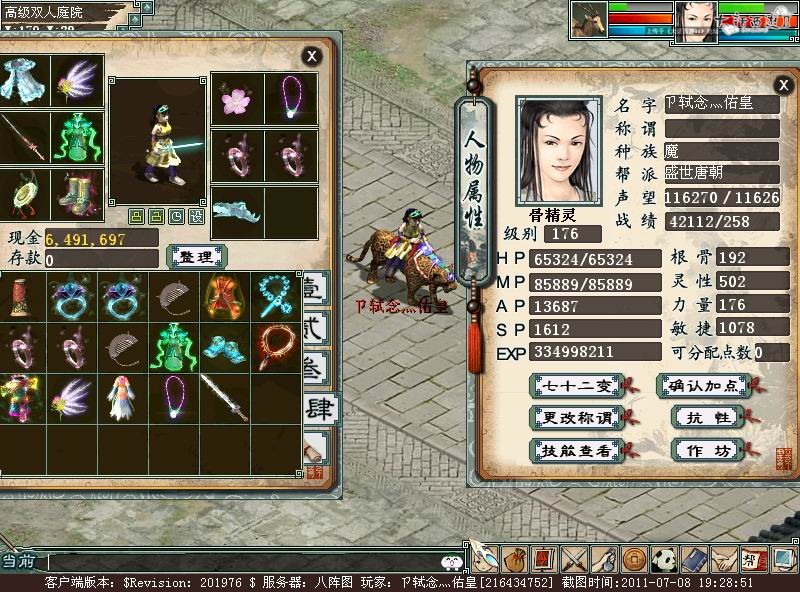This screenshot has width=800, height=592.
Task: Focus the 当前 chat input box
Action: click(x=240, y=562)
